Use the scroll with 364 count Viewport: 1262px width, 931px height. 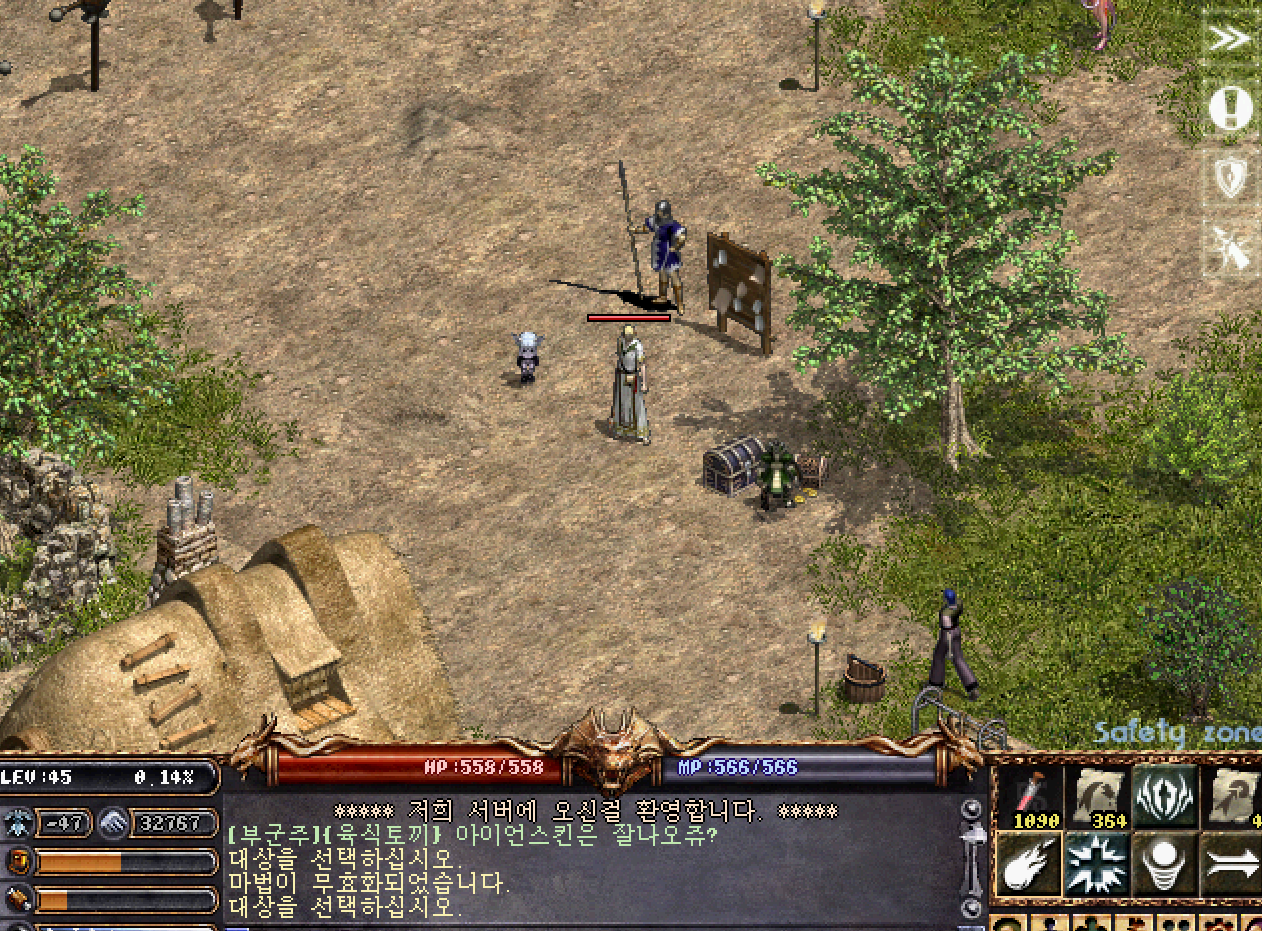point(1097,797)
